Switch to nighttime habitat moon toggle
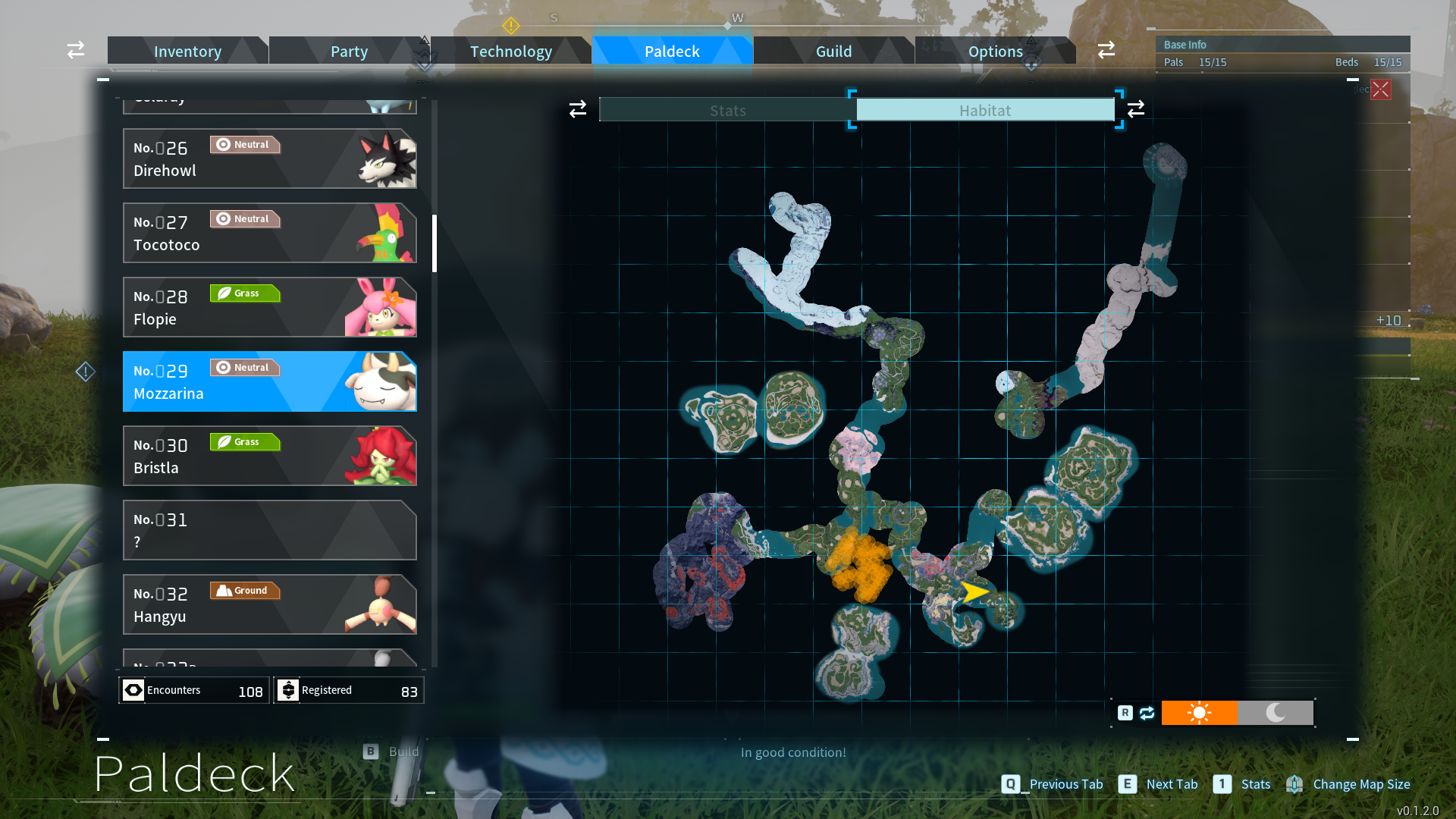Viewport: 1456px width, 819px height. coord(1276,713)
